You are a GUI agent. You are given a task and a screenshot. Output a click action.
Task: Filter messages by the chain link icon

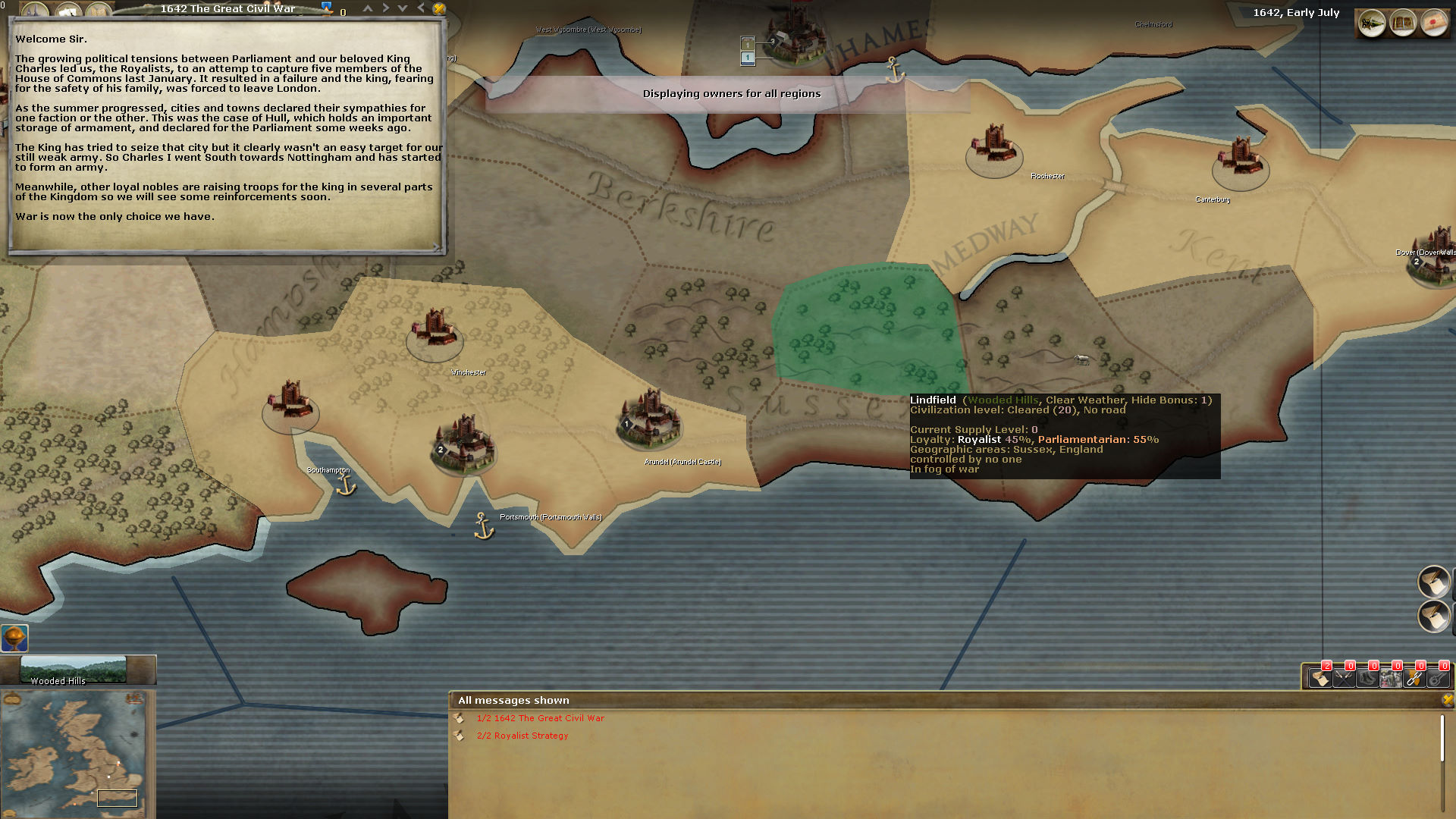click(1414, 677)
